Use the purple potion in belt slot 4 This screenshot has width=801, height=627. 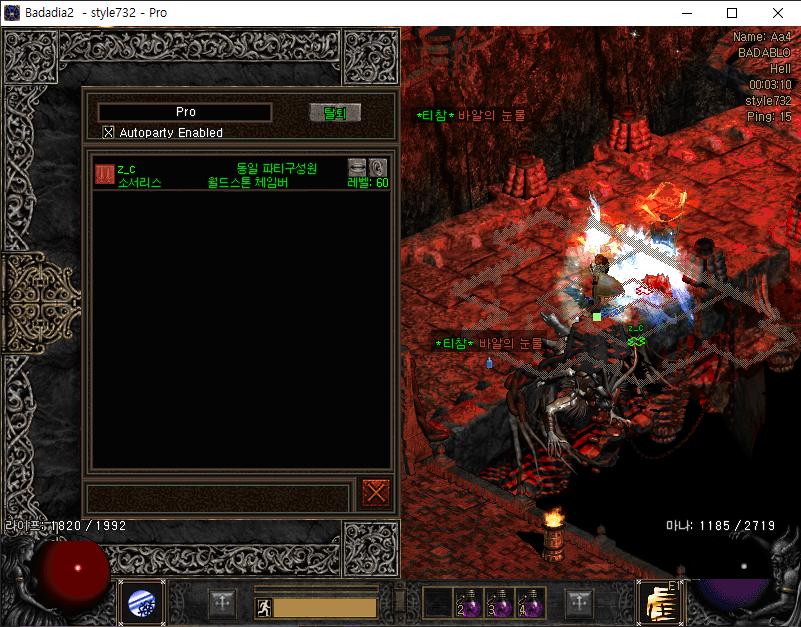(x=530, y=603)
